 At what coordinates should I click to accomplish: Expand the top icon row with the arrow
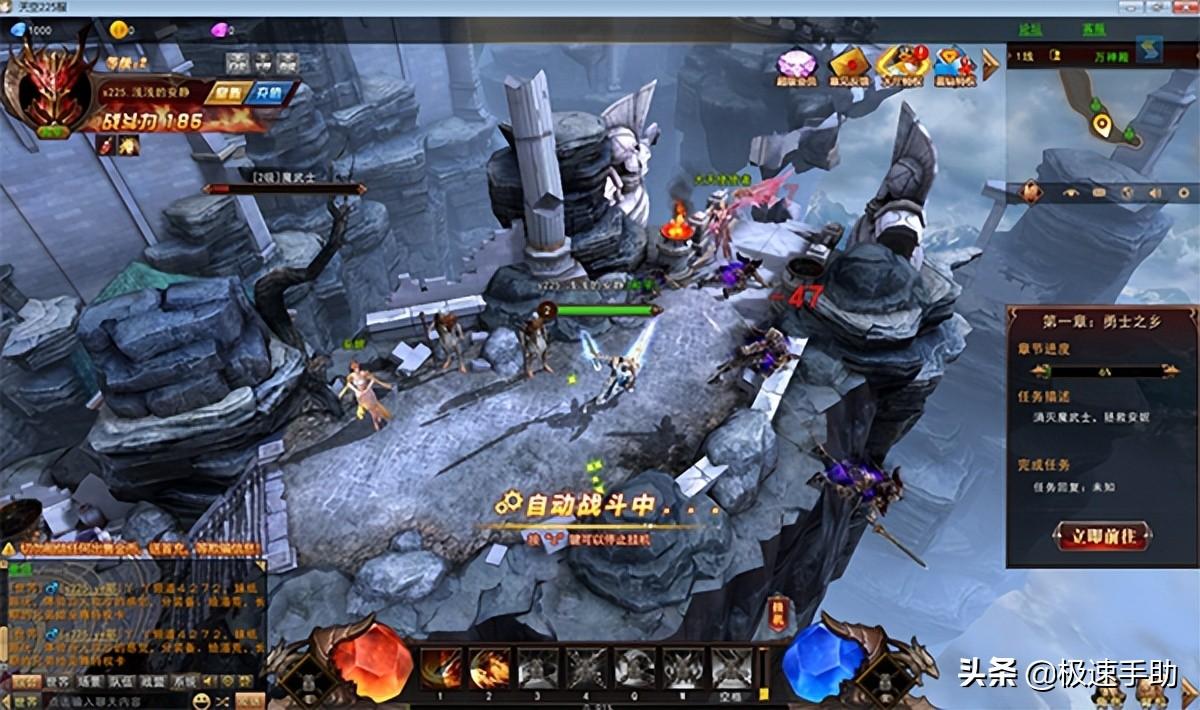tap(990, 65)
